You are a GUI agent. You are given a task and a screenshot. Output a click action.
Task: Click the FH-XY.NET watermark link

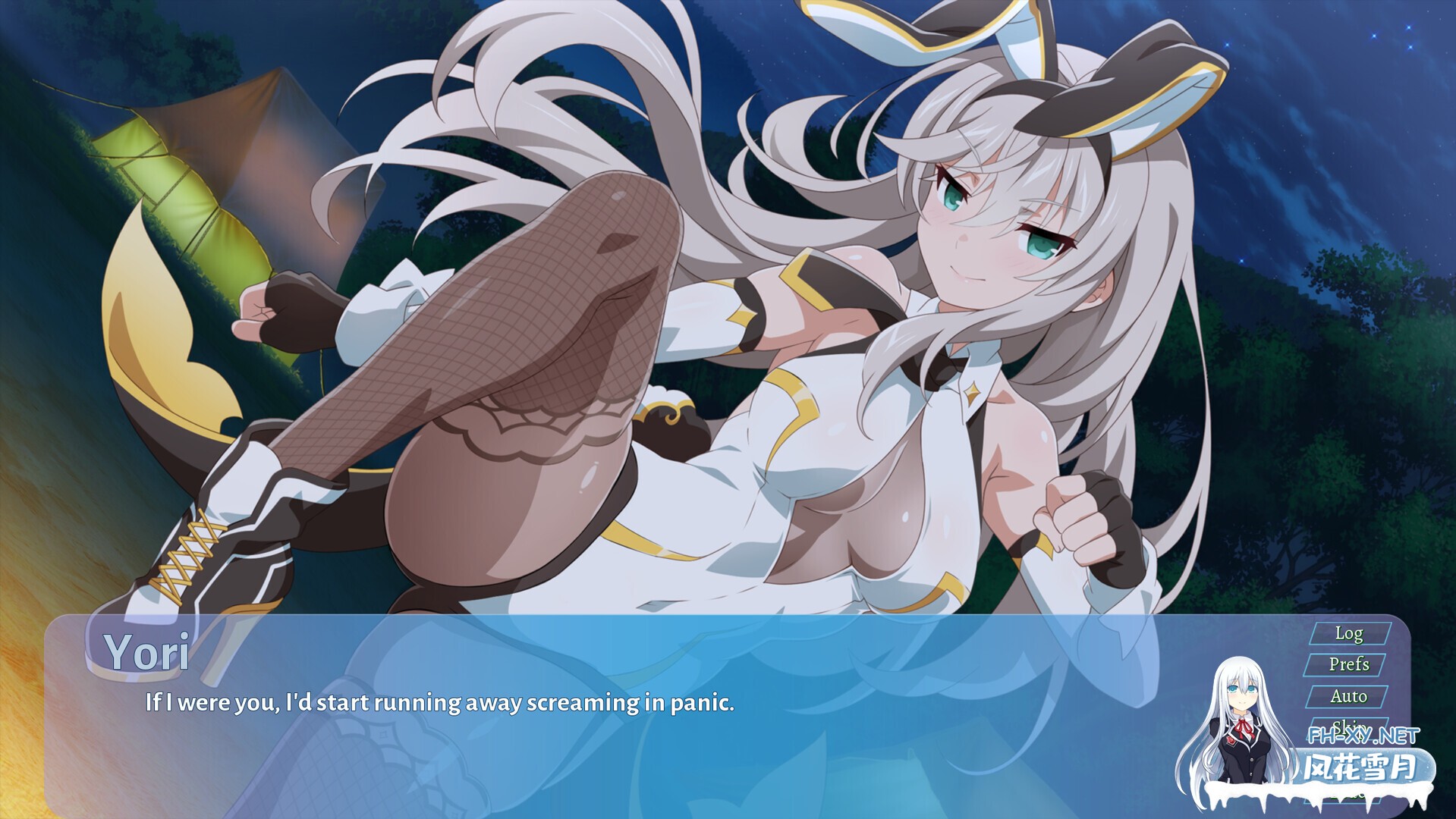tap(1363, 734)
